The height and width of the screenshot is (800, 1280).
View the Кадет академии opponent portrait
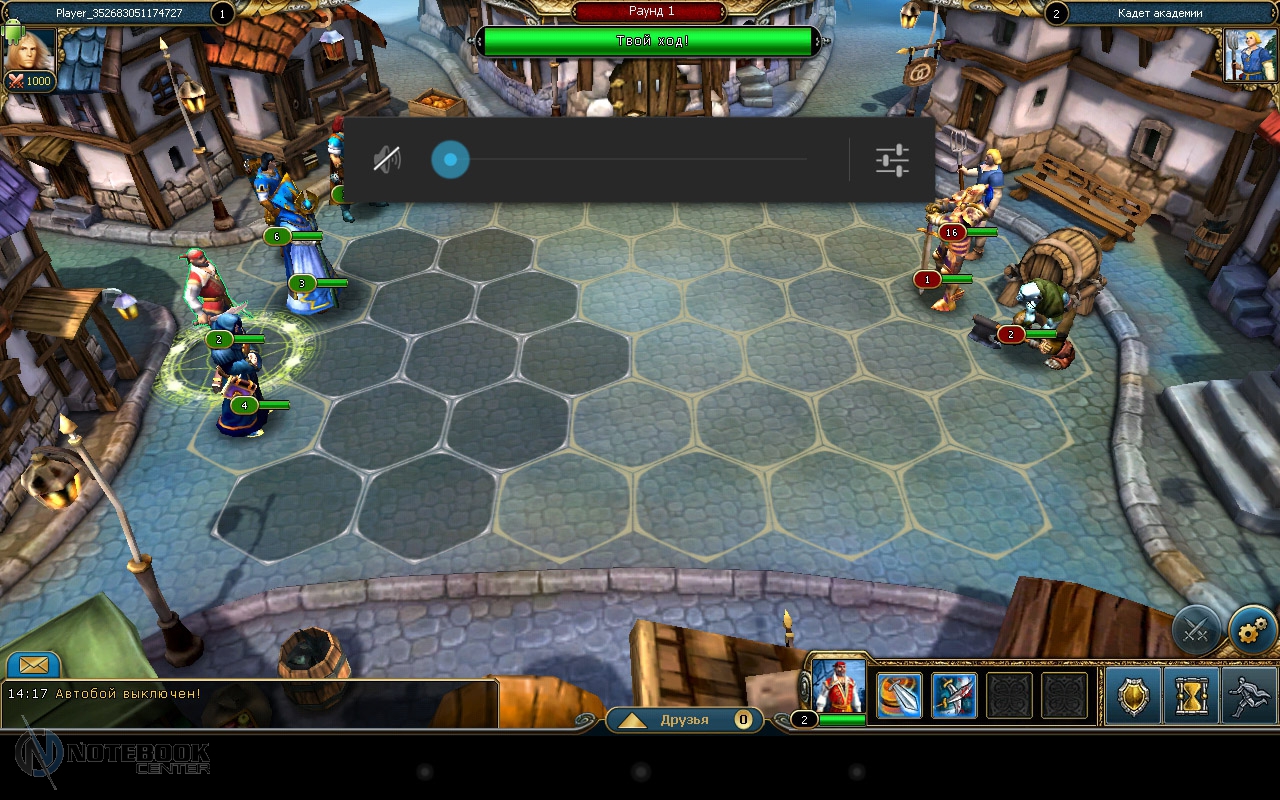coord(1249,54)
